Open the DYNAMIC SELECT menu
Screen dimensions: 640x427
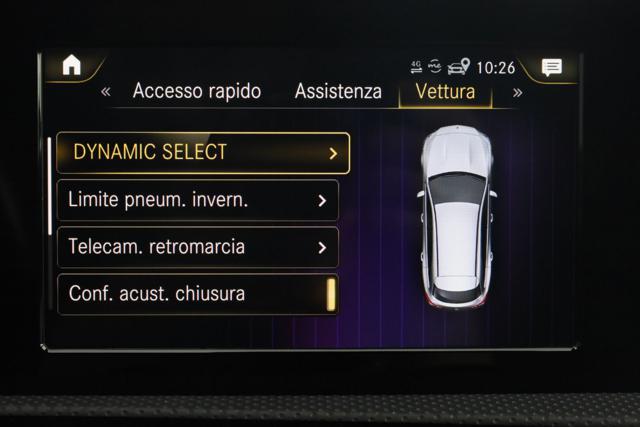pyautogui.click(x=203, y=153)
